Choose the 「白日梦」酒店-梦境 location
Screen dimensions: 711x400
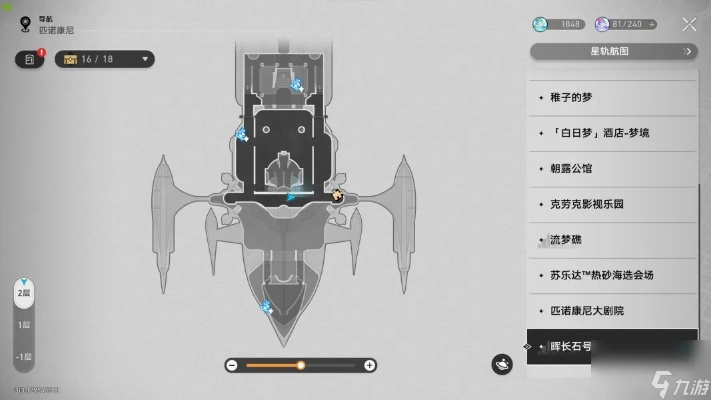click(x=611, y=132)
